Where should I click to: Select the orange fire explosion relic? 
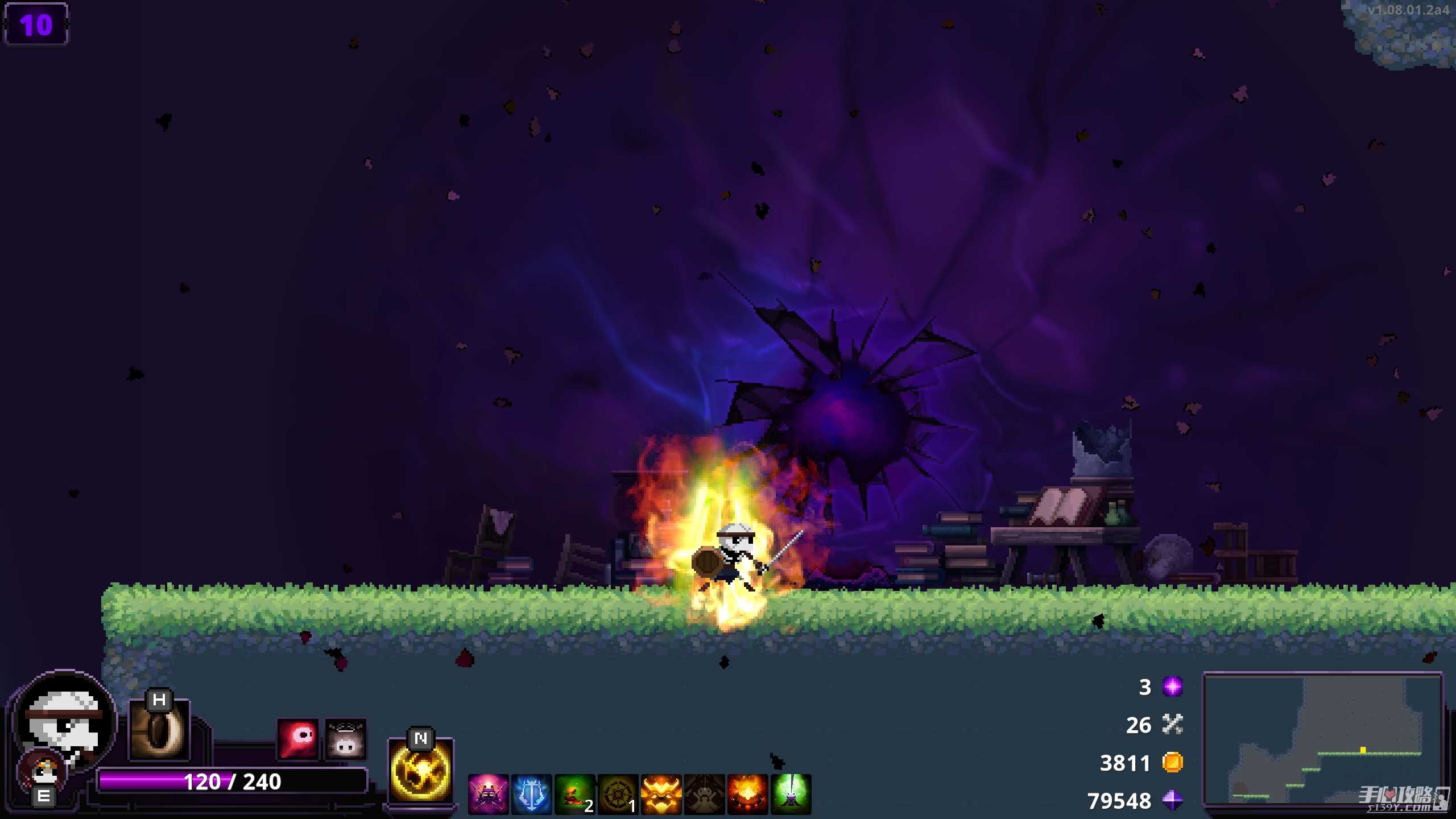747,794
